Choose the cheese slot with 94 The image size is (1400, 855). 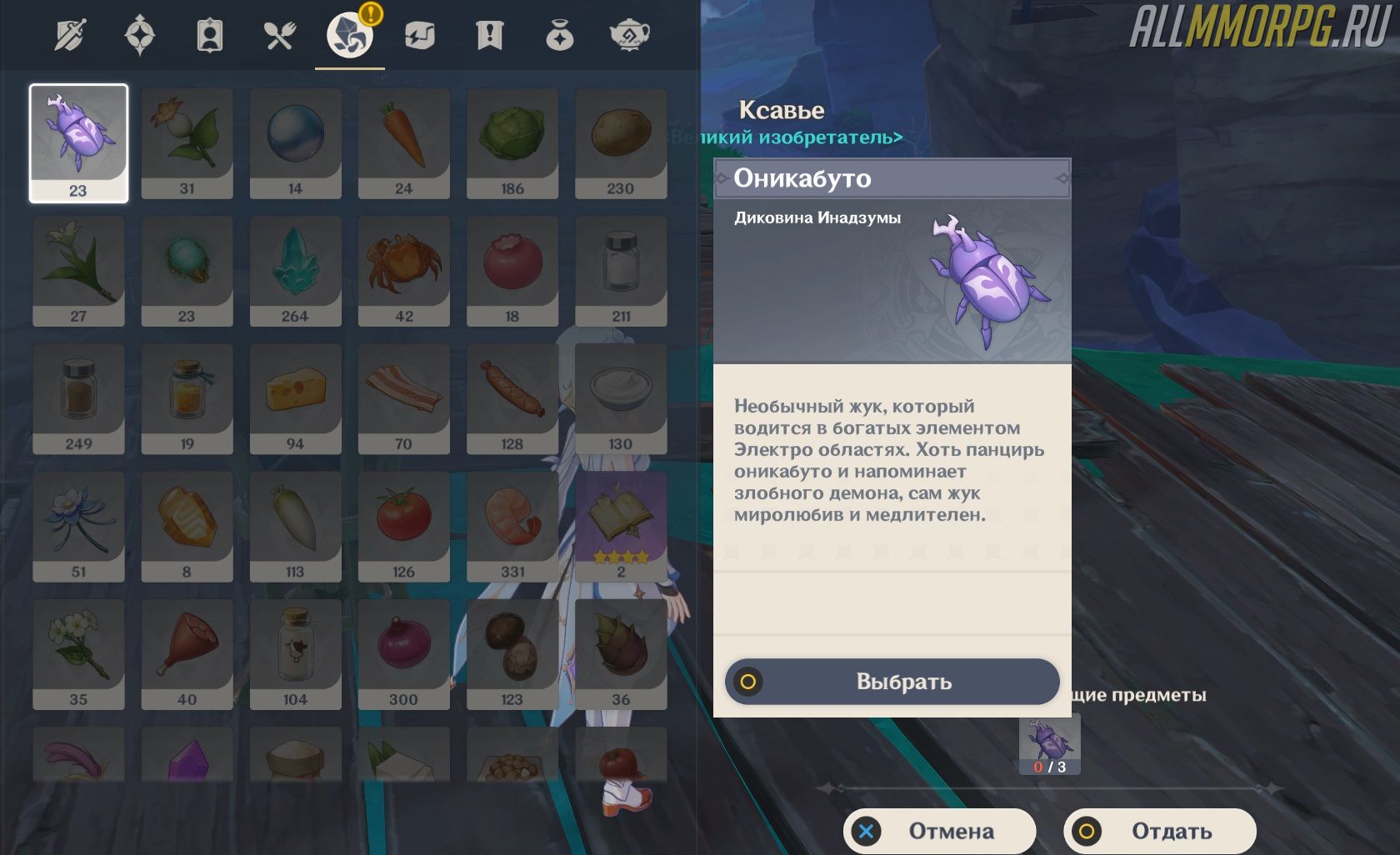[x=295, y=397]
